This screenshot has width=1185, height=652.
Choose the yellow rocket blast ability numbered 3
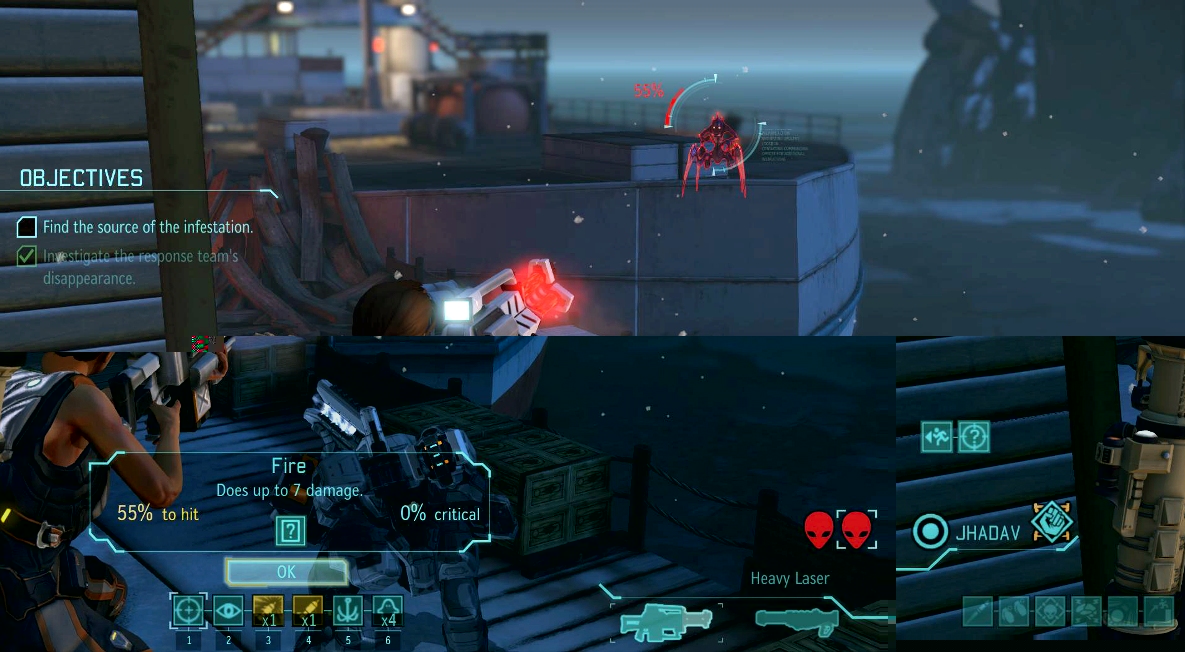(268, 610)
